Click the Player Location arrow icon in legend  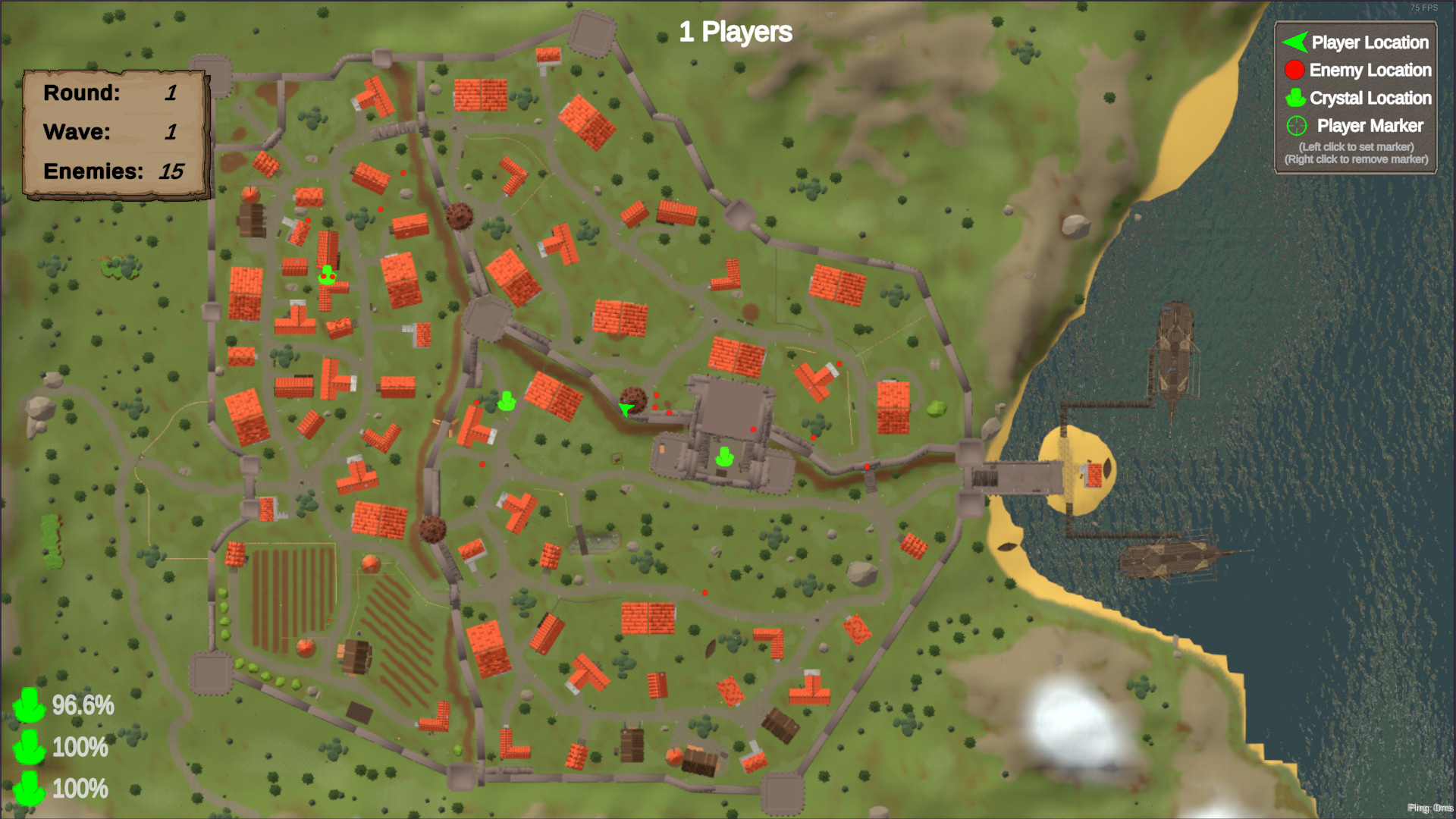click(1294, 42)
